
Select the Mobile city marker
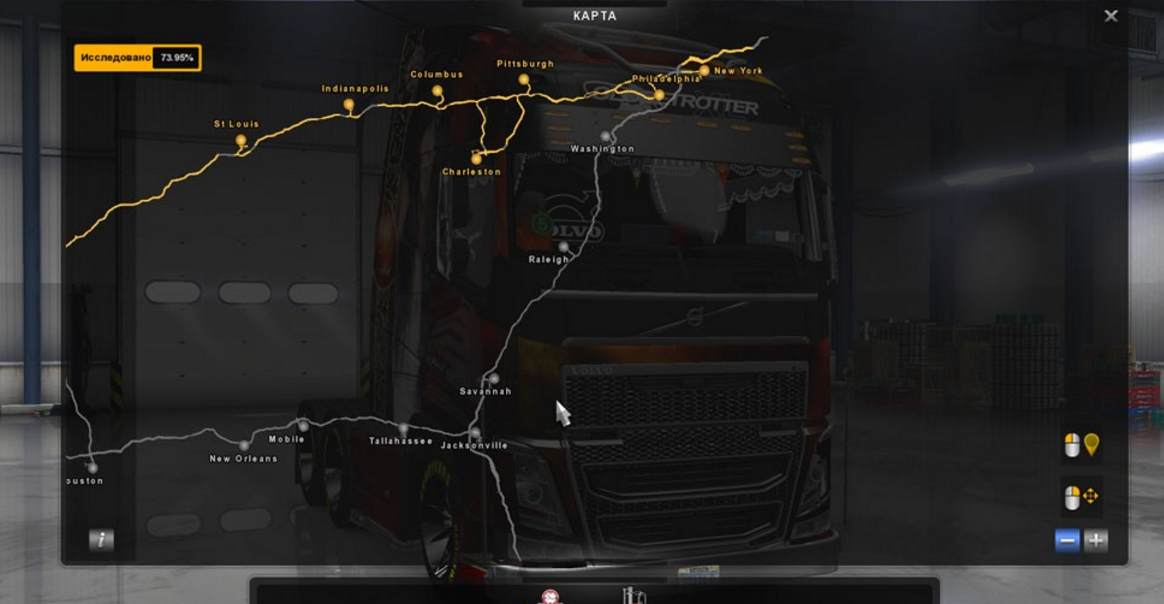pyautogui.click(x=304, y=426)
